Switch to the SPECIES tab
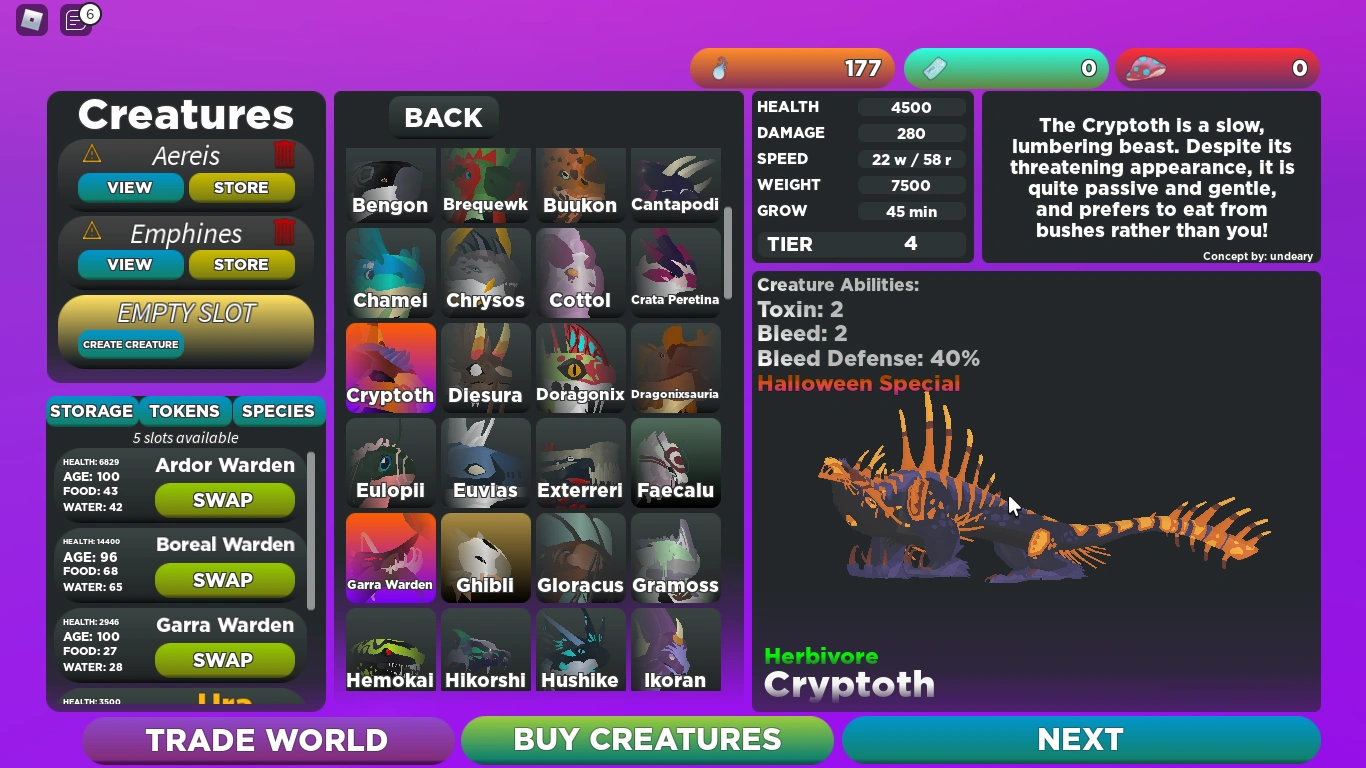Screen dimensions: 1366x768 [x=278, y=411]
